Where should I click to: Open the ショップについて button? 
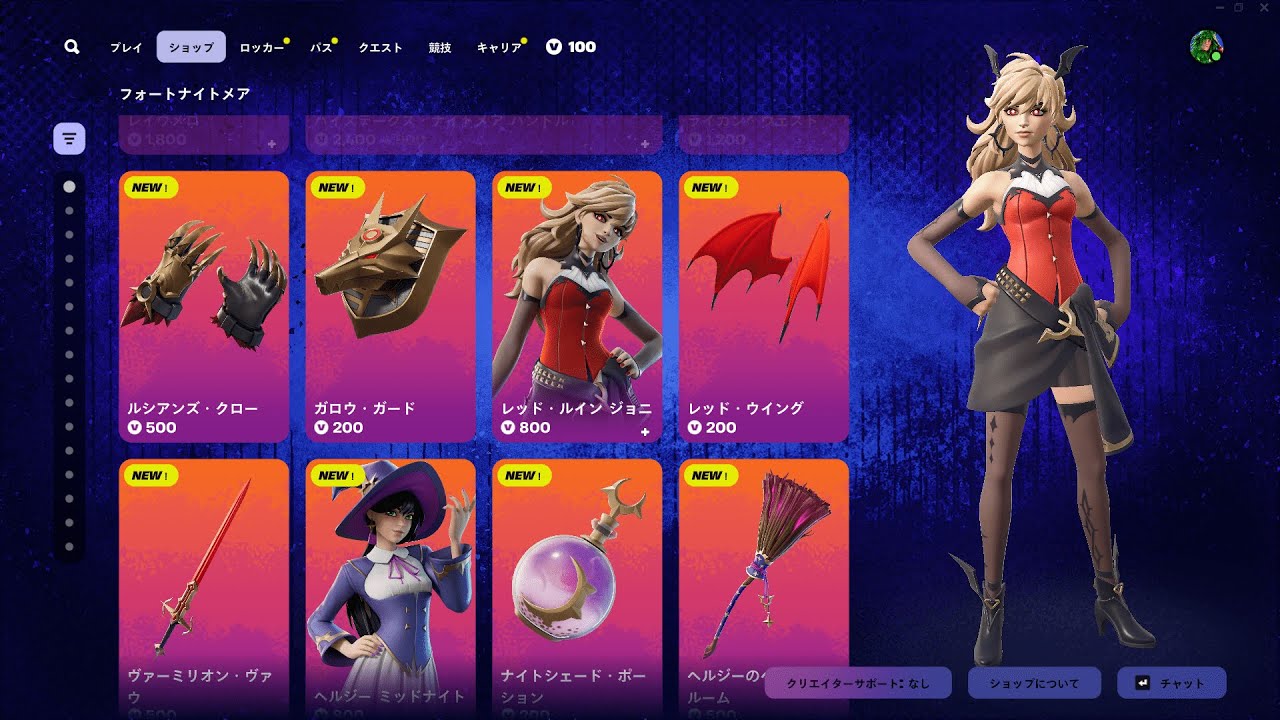[1034, 684]
